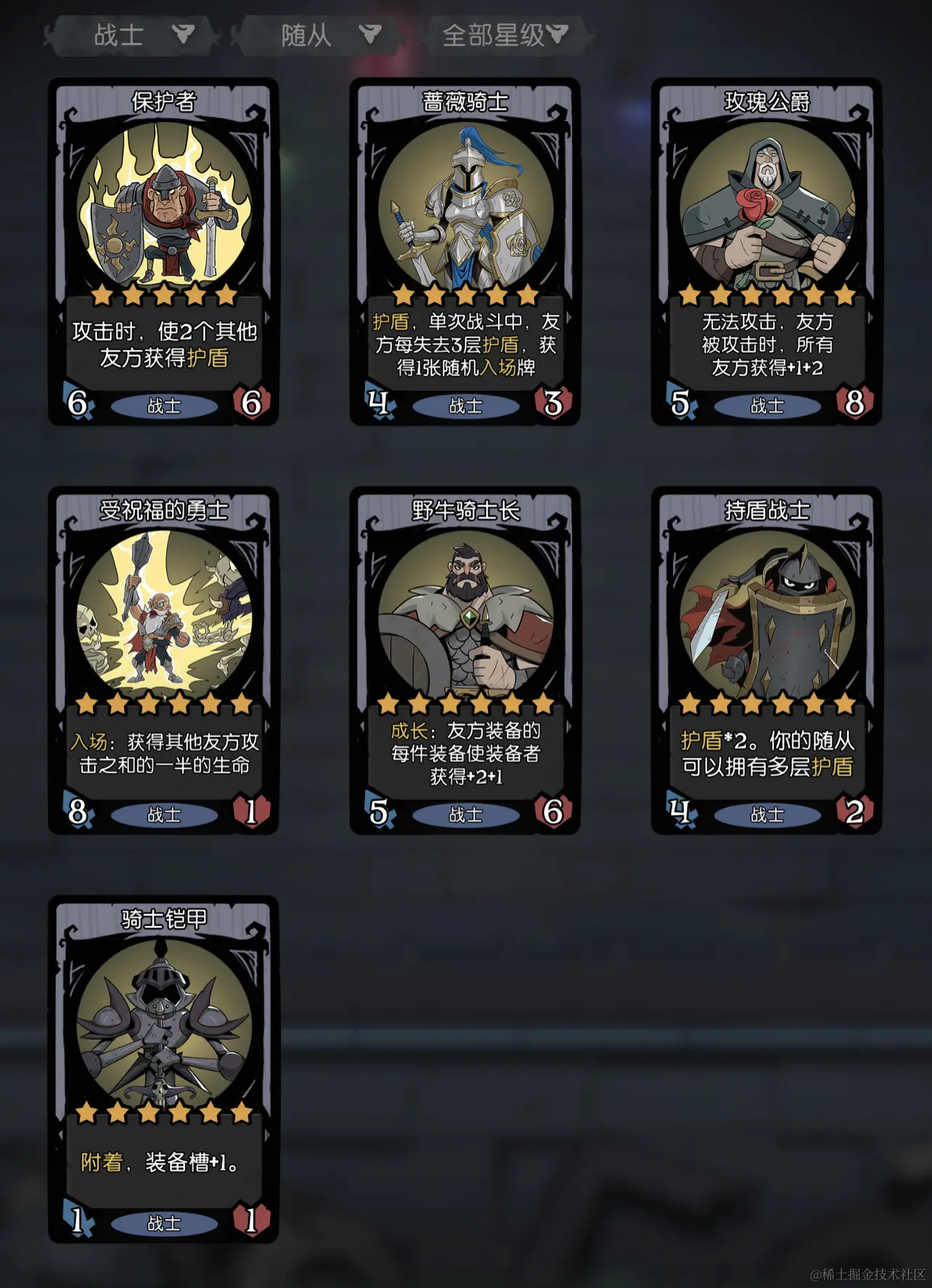Select the 保护者 card

(x=164, y=251)
